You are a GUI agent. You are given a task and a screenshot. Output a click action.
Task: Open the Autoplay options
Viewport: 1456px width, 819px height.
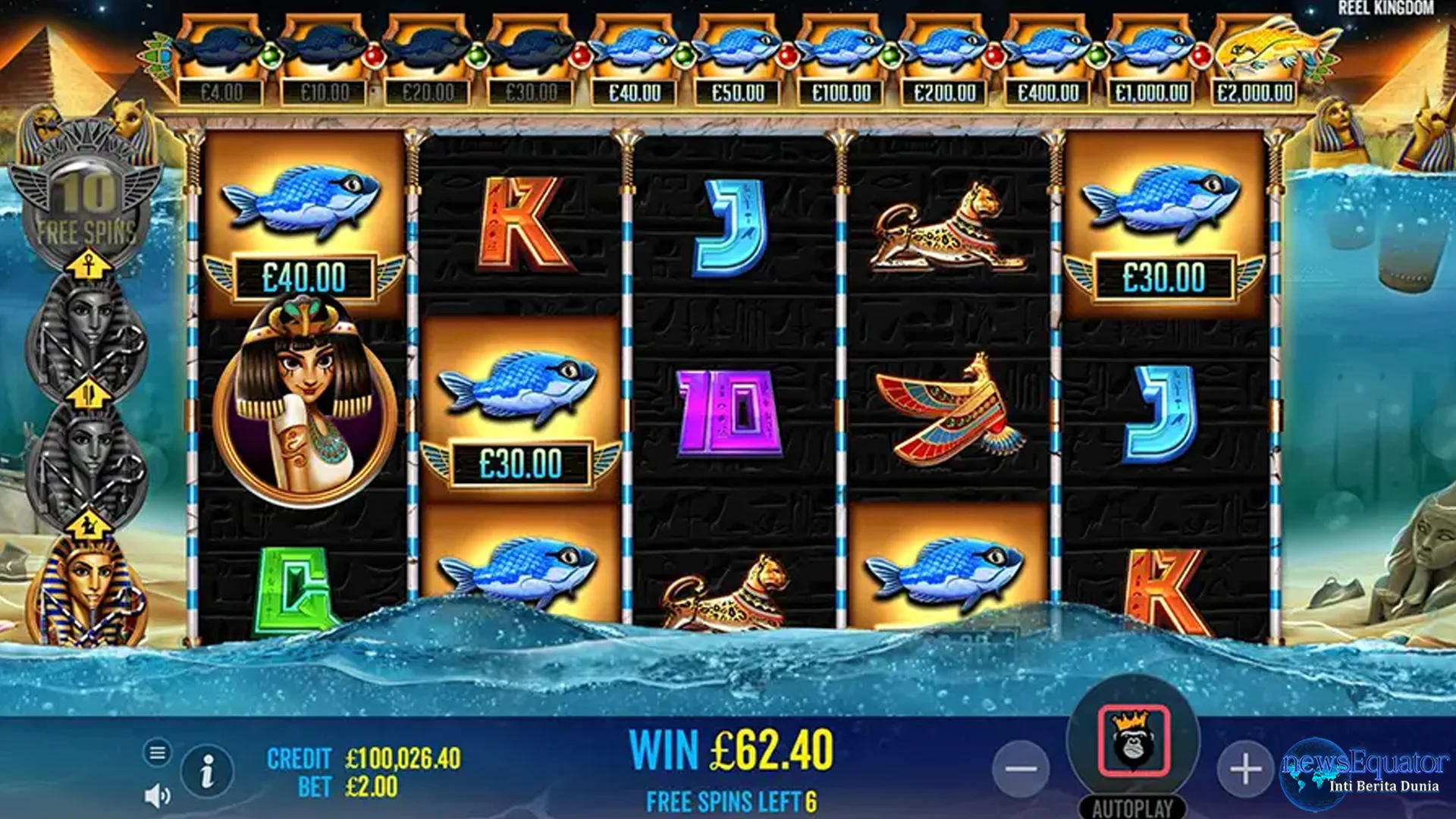(1133, 808)
